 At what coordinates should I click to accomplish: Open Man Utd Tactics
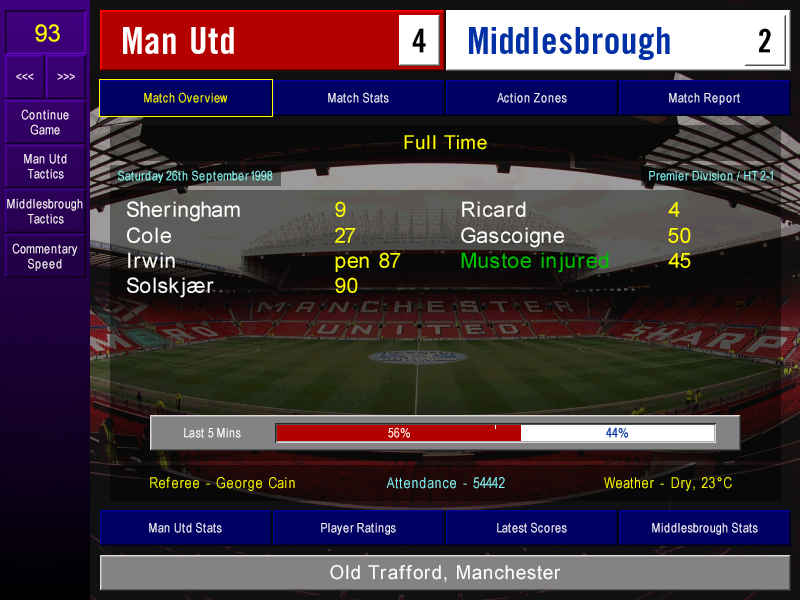coord(45,166)
